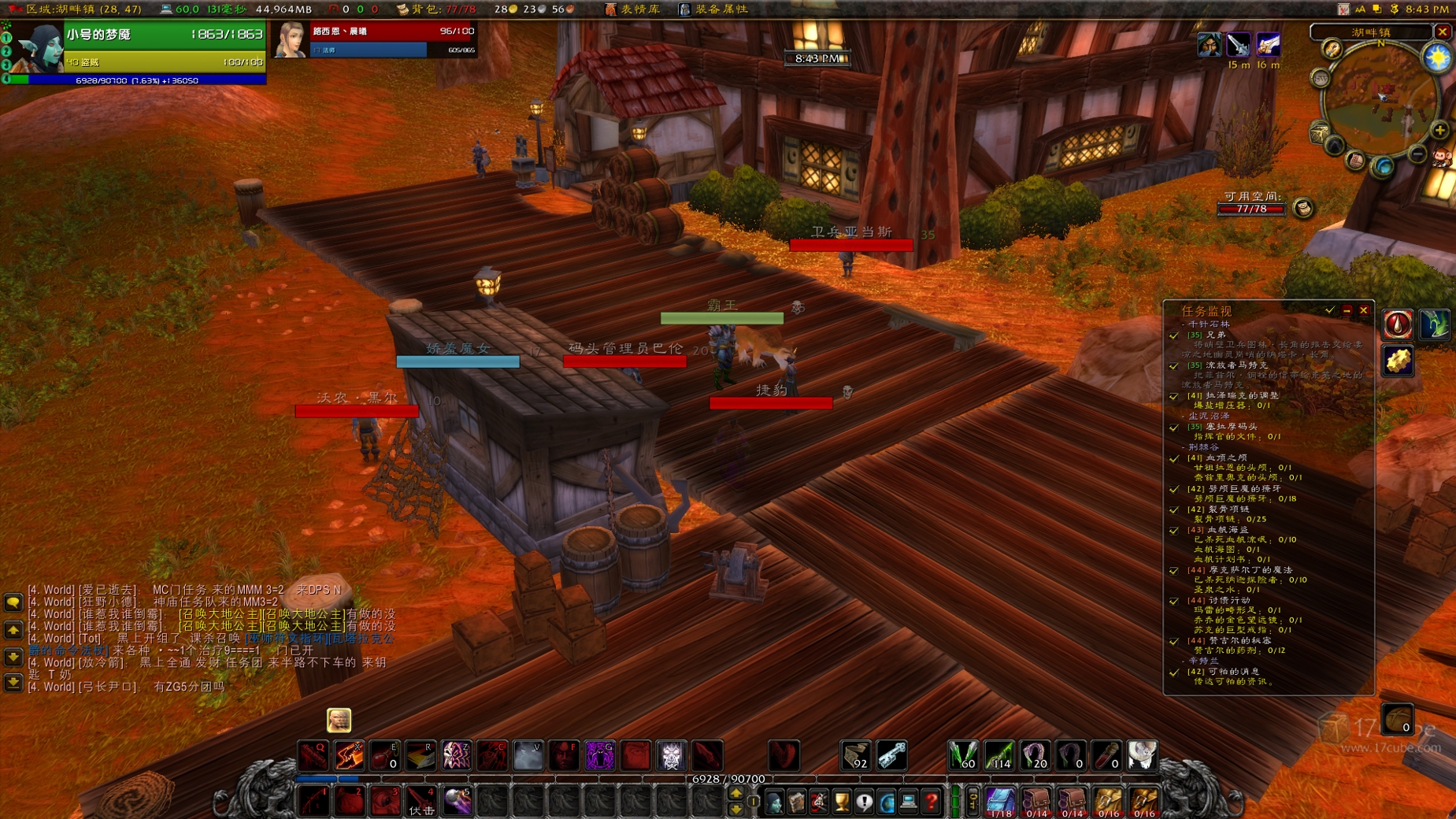This screenshot has width=1456, height=819.
Task: Open the quest log book in the micro menu
Action: (862, 802)
